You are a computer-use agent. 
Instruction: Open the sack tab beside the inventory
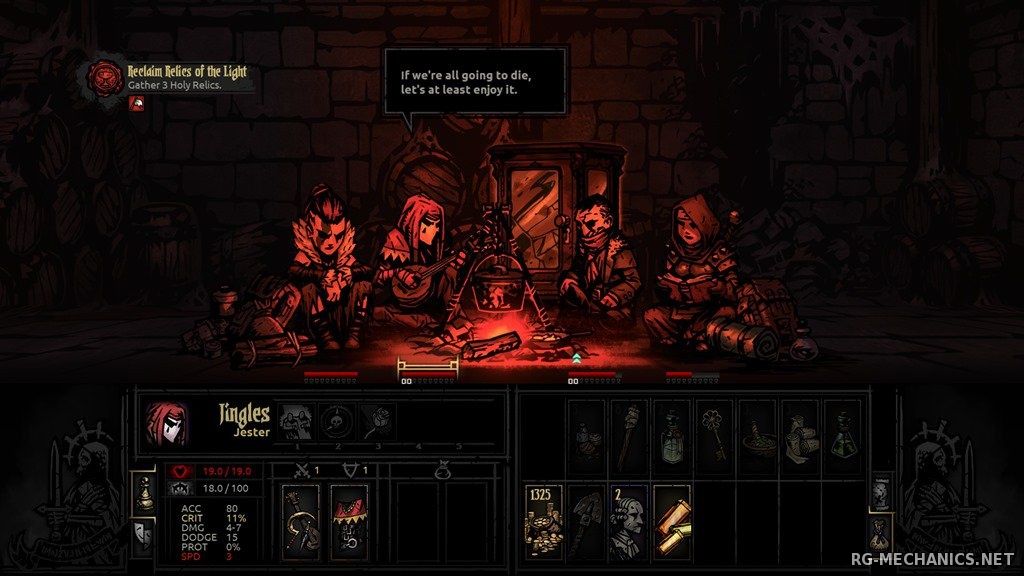[x=881, y=529]
